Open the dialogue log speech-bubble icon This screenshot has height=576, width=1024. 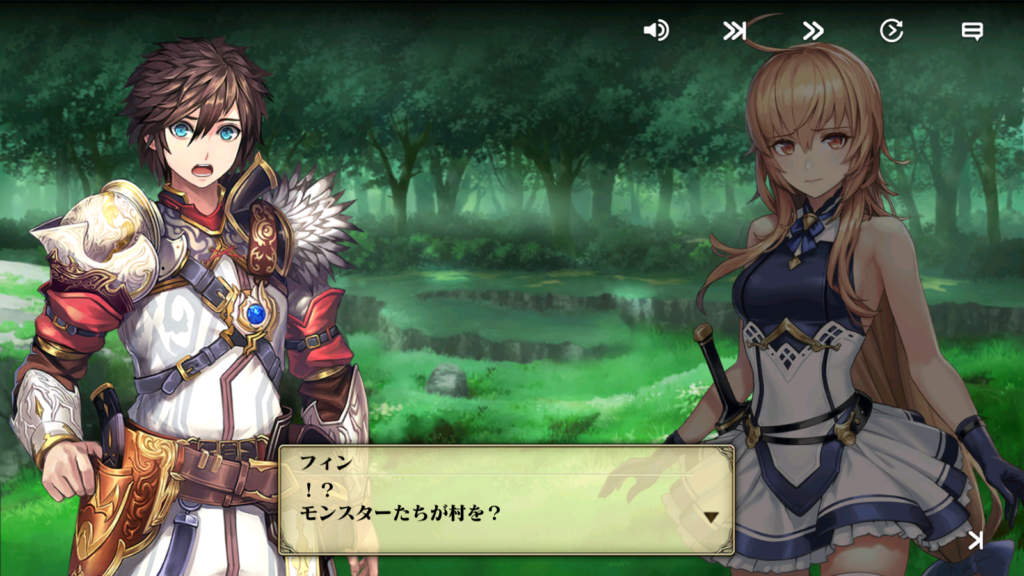[x=971, y=31]
